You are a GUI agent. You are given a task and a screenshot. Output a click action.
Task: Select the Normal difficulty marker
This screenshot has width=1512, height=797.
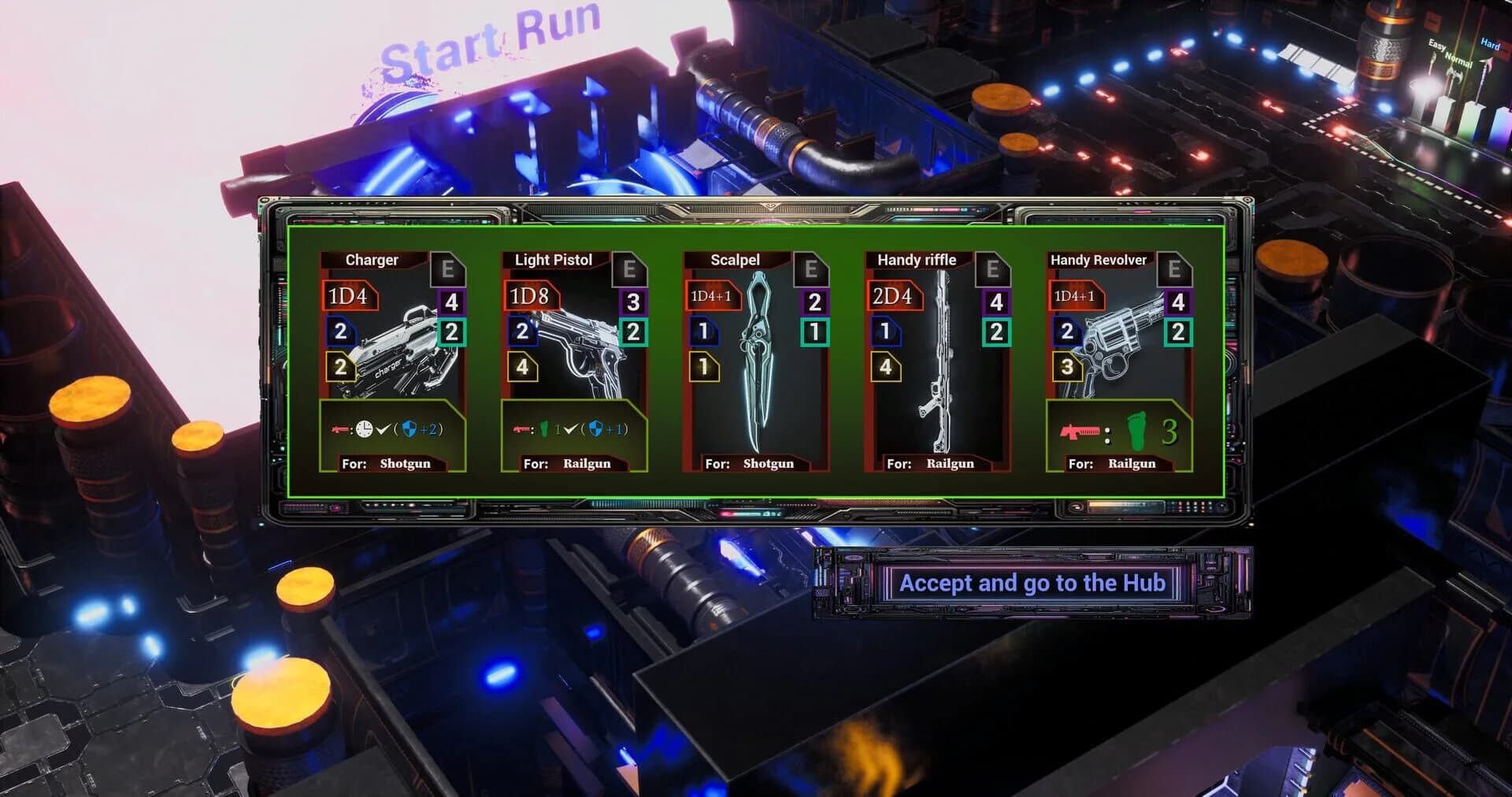[1459, 61]
